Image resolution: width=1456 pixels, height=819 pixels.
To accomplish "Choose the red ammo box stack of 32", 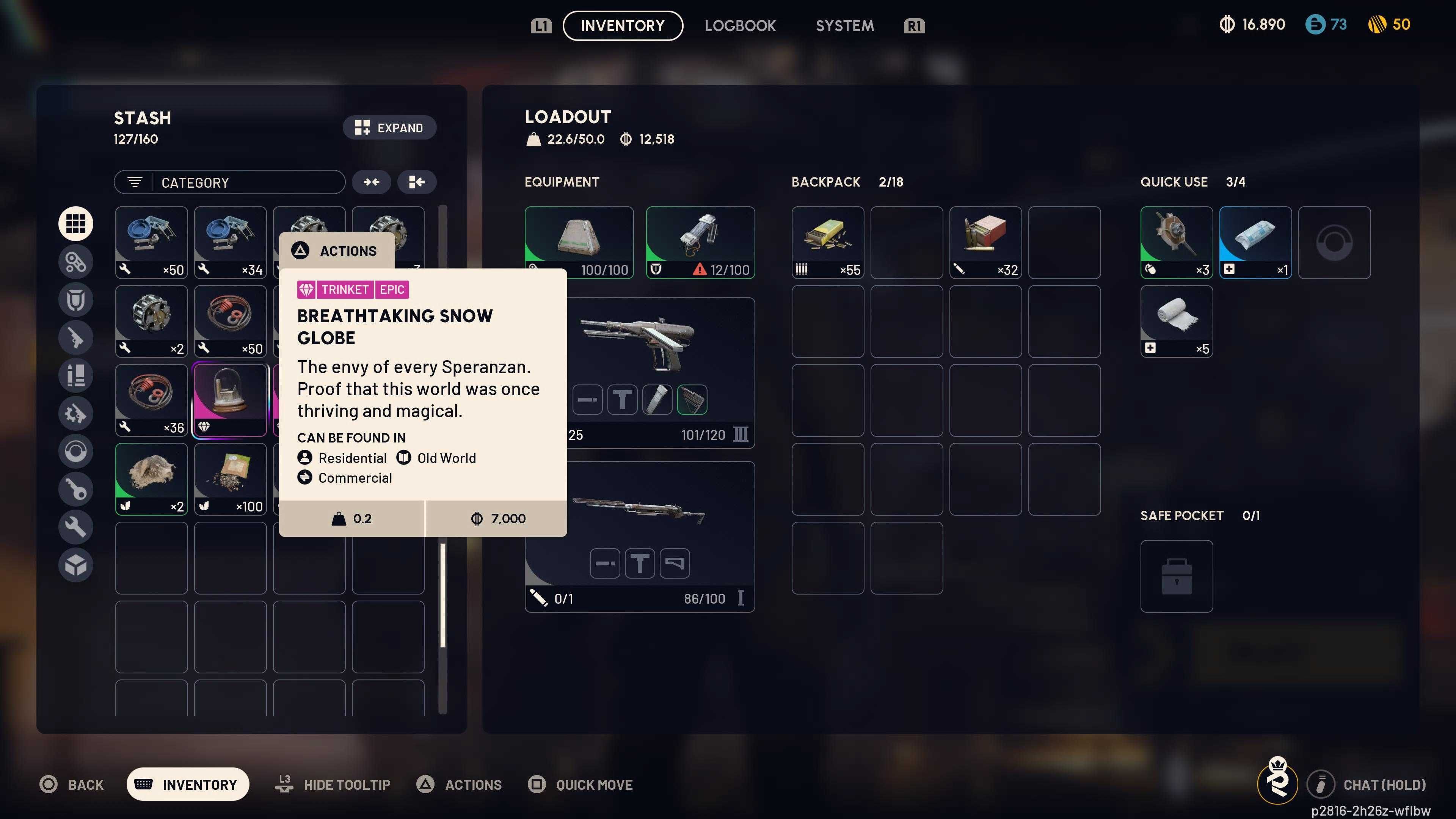I will click(985, 242).
